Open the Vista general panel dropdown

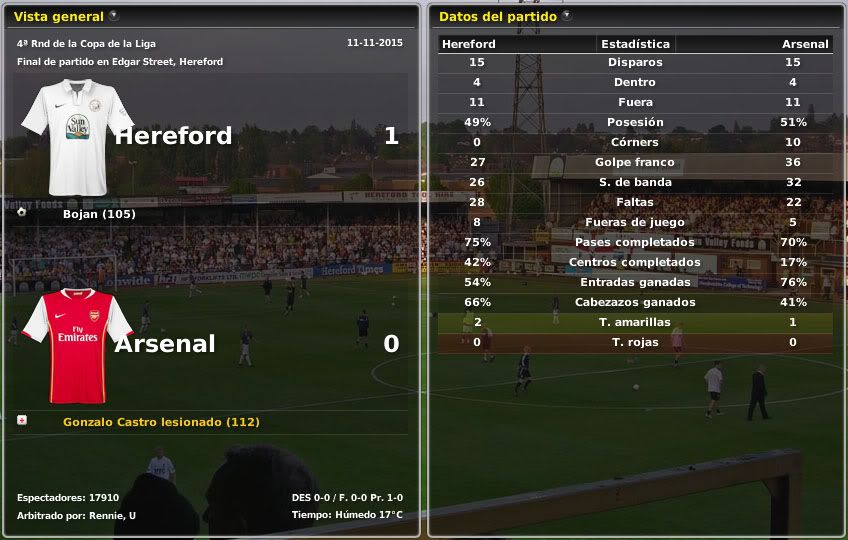114,16
